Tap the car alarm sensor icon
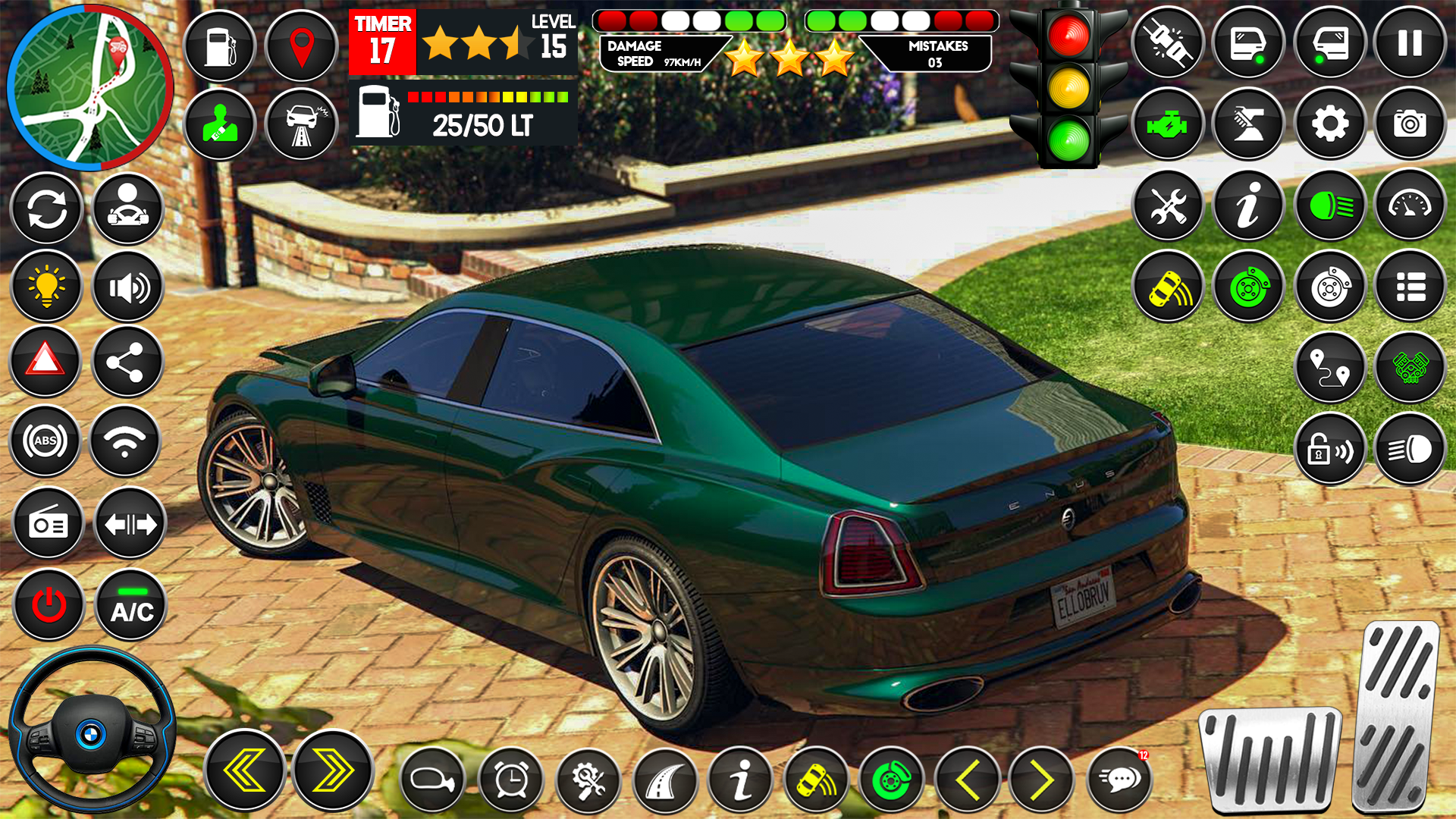This screenshot has width=1456, height=819. point(1168,287)
